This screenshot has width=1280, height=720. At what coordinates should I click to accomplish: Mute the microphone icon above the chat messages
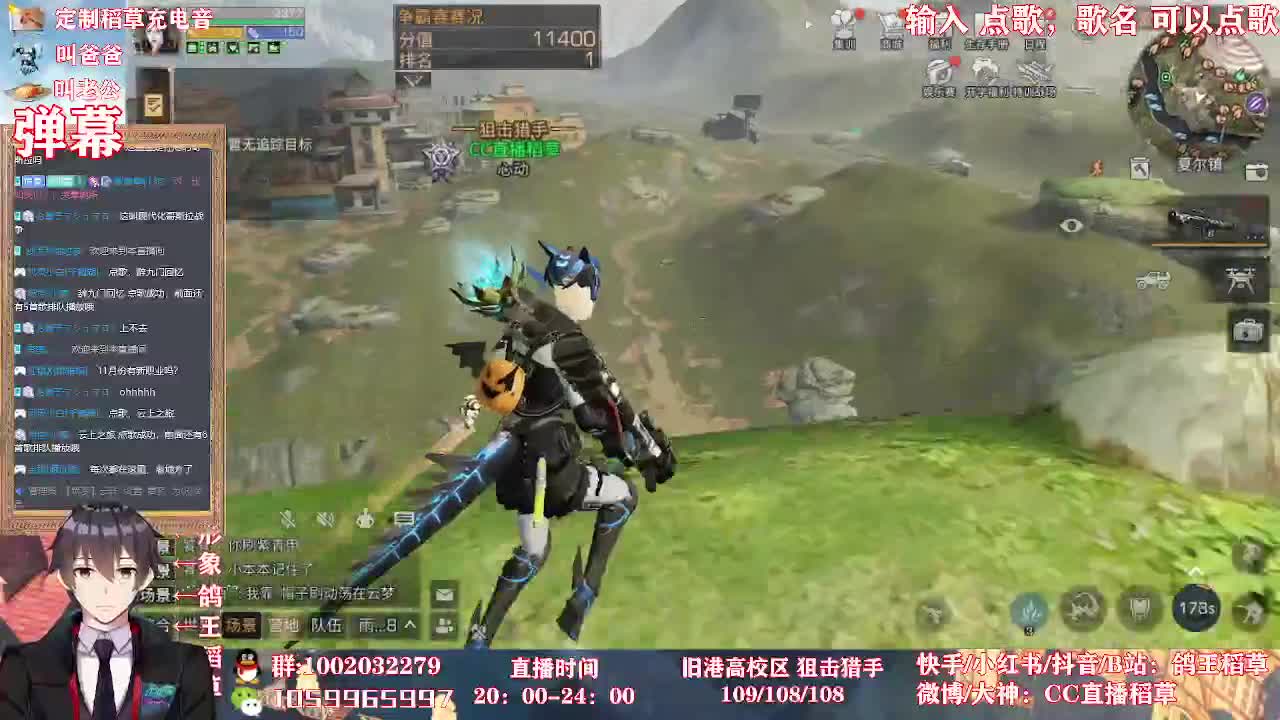tap(287, 520)
